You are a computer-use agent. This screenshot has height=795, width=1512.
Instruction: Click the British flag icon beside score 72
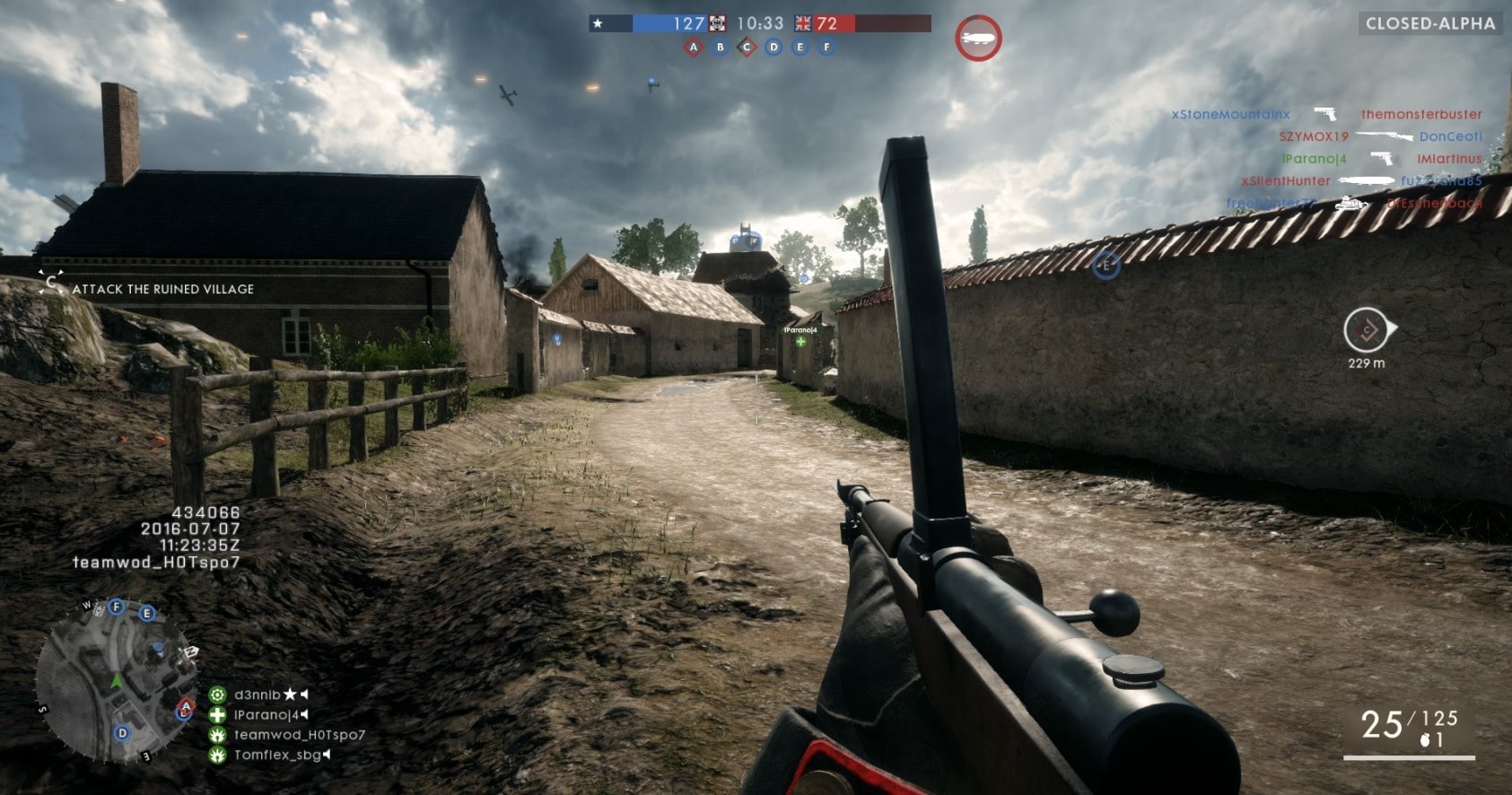click(802, 23)
